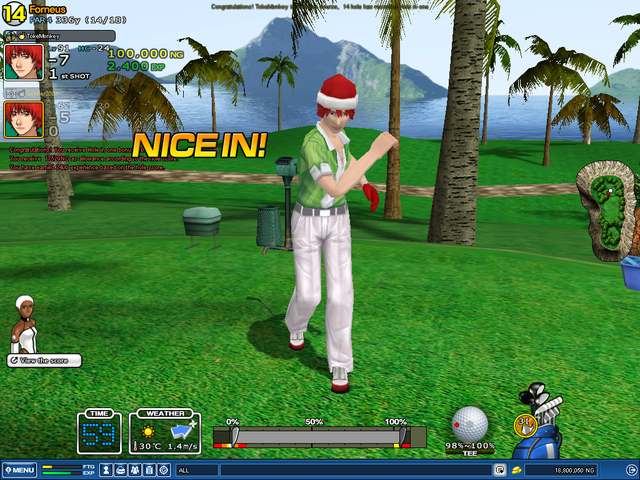Viewport: 640px width, 480px height.
Task: Open the MENU button
Action: [x=20, y=469]
